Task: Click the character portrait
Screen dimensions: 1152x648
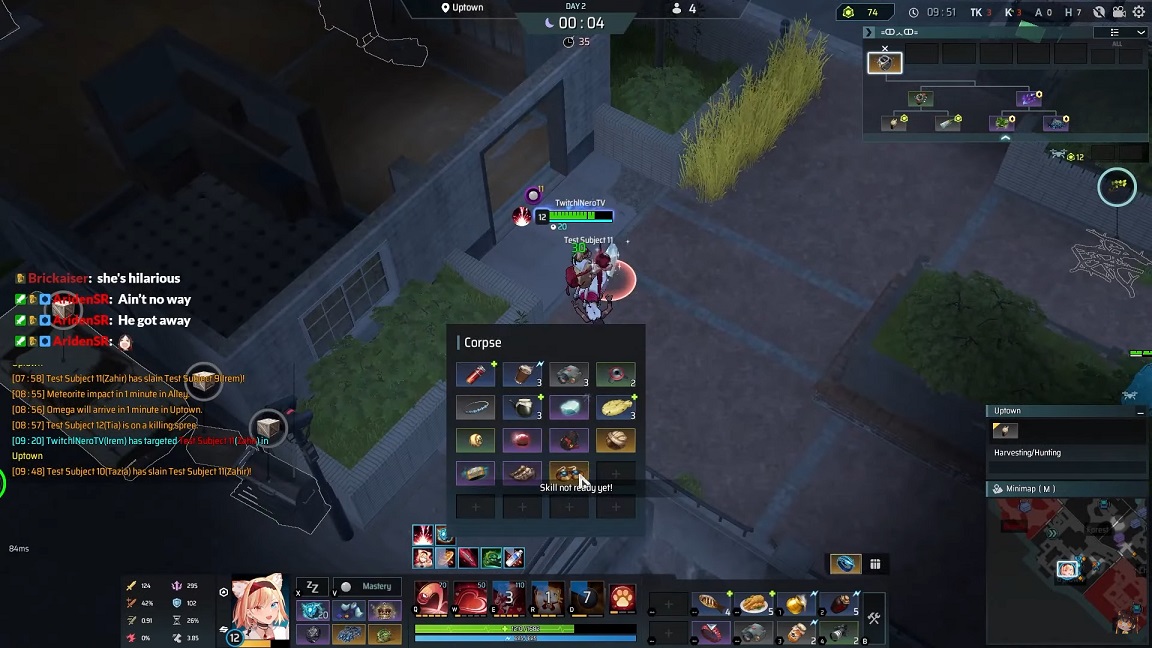Action: (x=260, y=606)
